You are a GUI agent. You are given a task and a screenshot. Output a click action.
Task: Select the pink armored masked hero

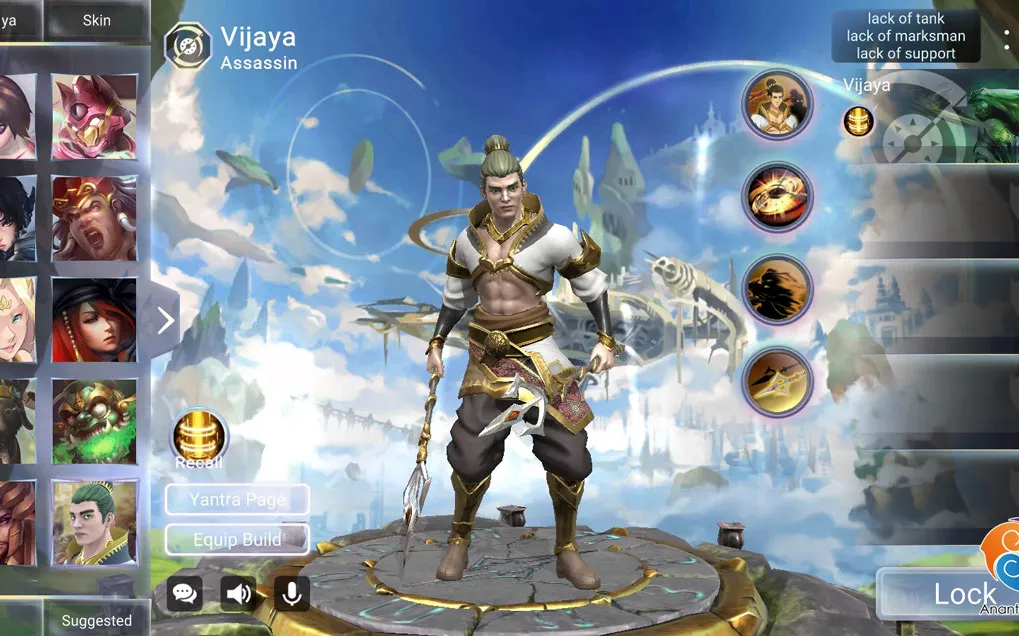(94, 116)
